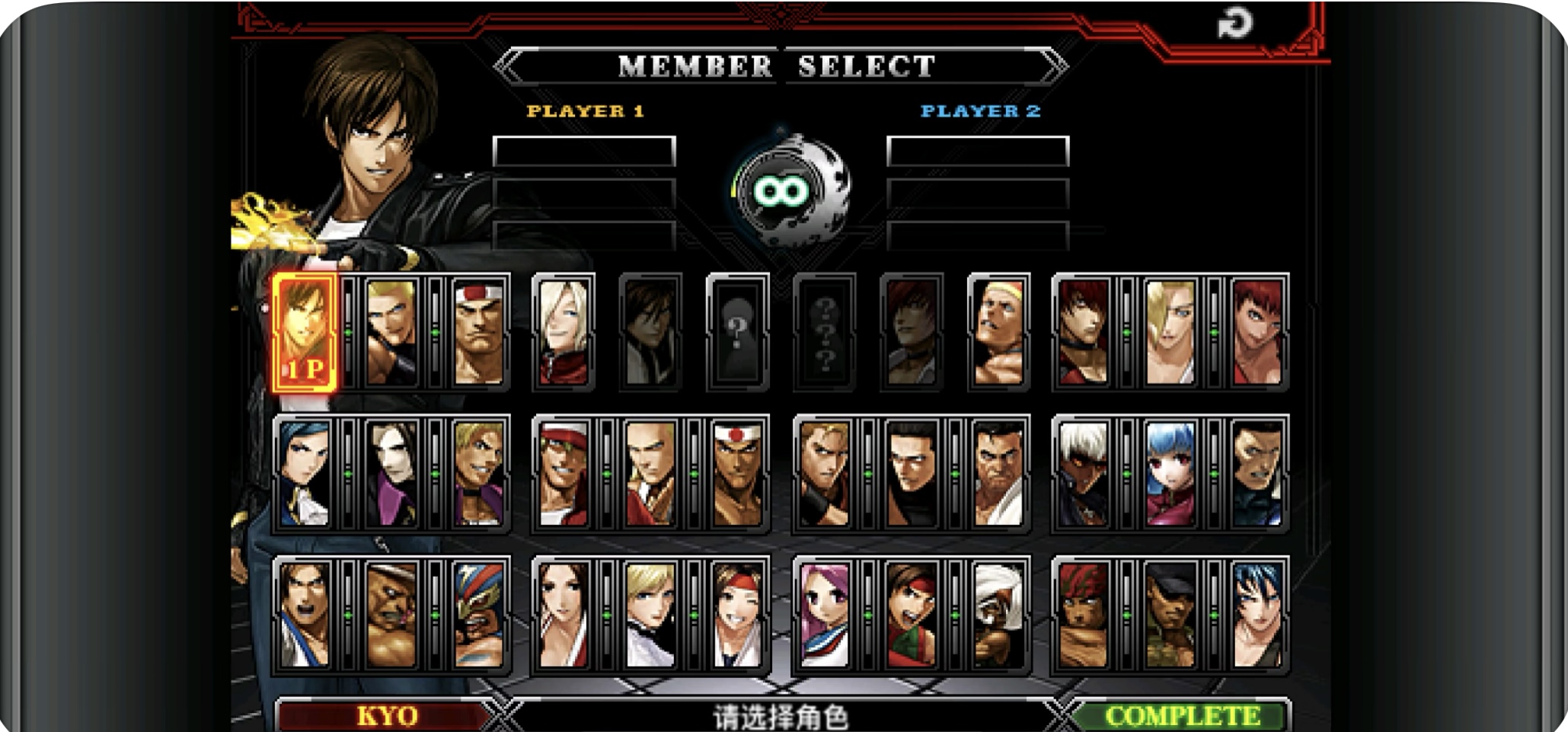Image resolution: width=1568 pixels, height=732 pixels.
Task: Pick pink-haired Athena's portrait
Action: pos(825,615)
